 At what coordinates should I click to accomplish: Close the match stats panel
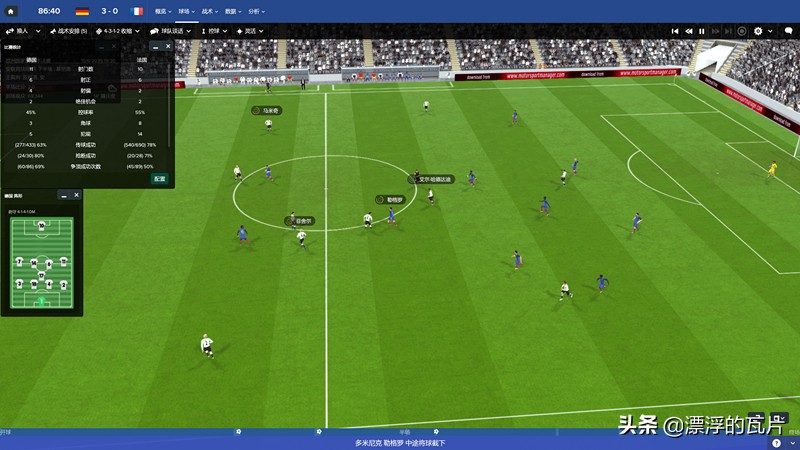click(168, 46)
